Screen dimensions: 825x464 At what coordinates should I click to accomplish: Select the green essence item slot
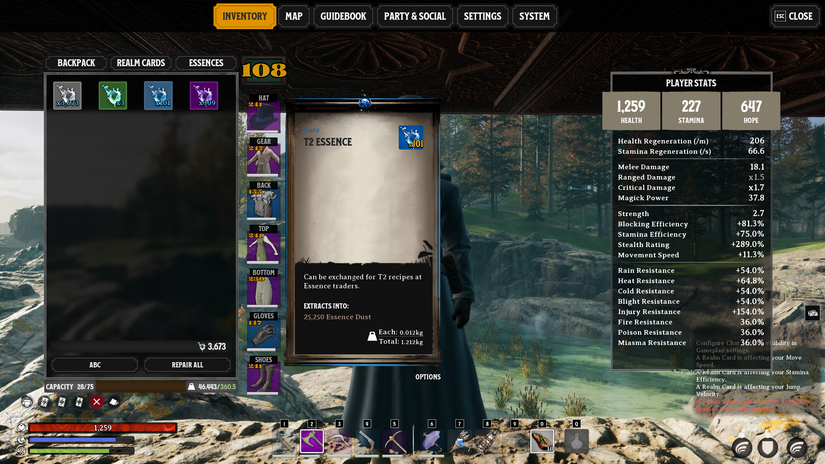pos(113,95)
